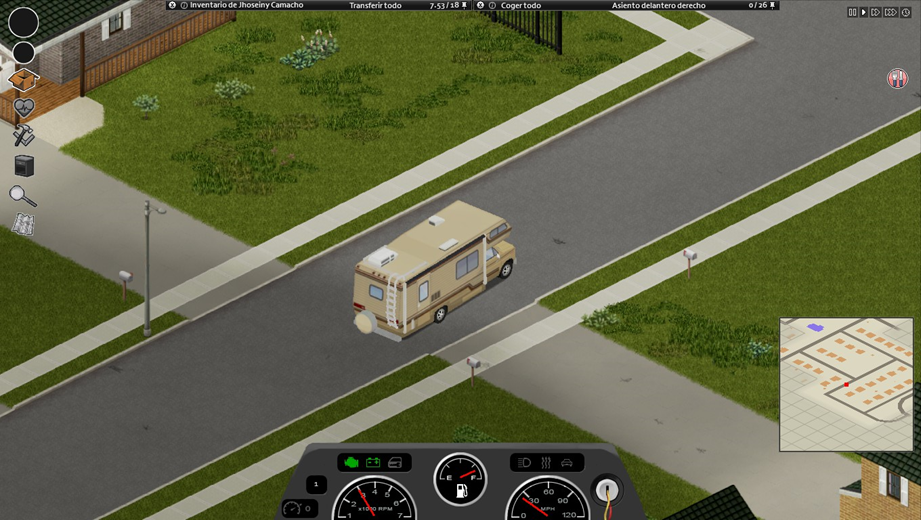921x520 pixels.
Task: Click the 'Transferir todo' button
Action: [x=375, y=5]
